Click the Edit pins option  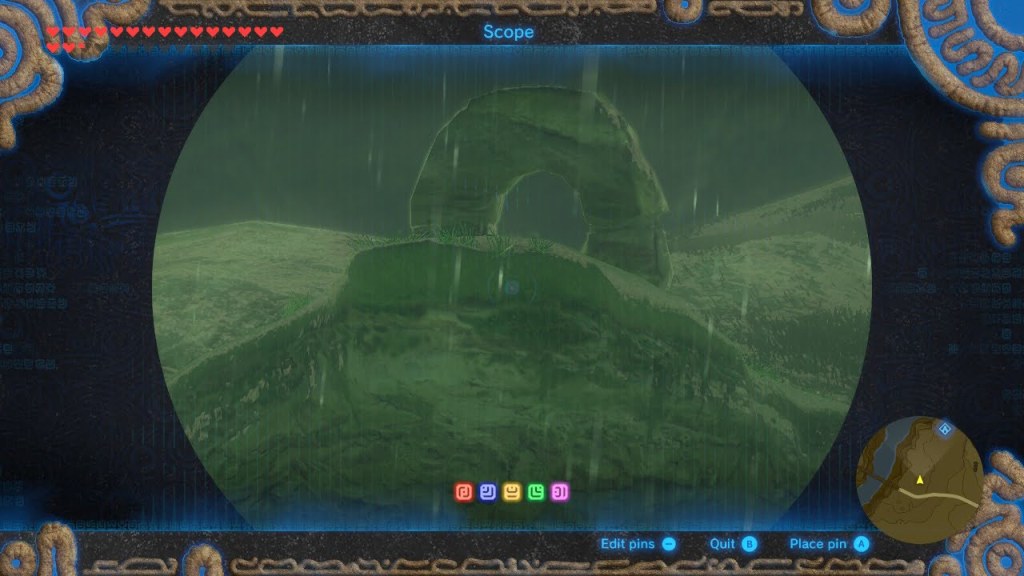click(x=637, y=544)
